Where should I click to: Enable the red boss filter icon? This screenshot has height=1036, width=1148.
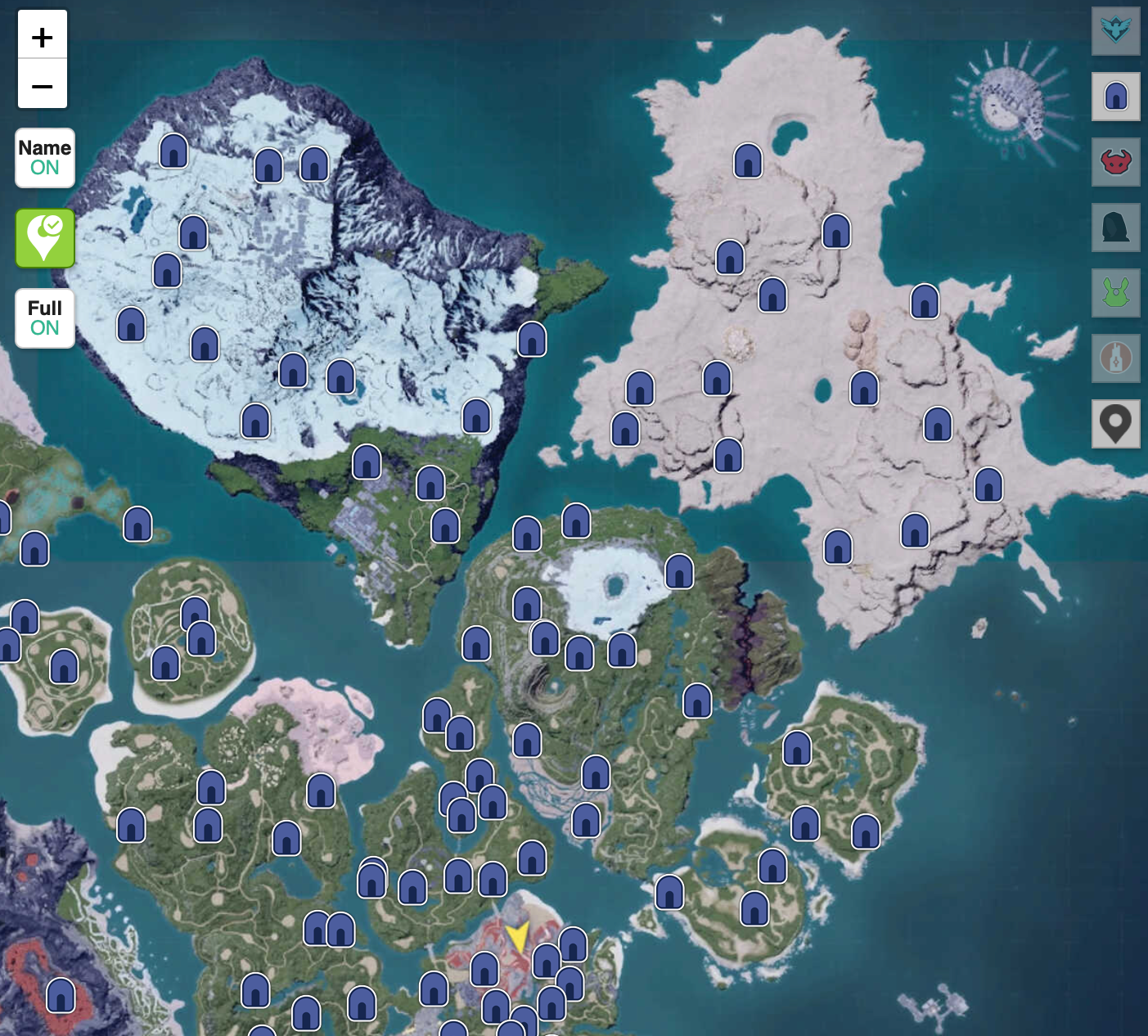tap(1115, 162)
